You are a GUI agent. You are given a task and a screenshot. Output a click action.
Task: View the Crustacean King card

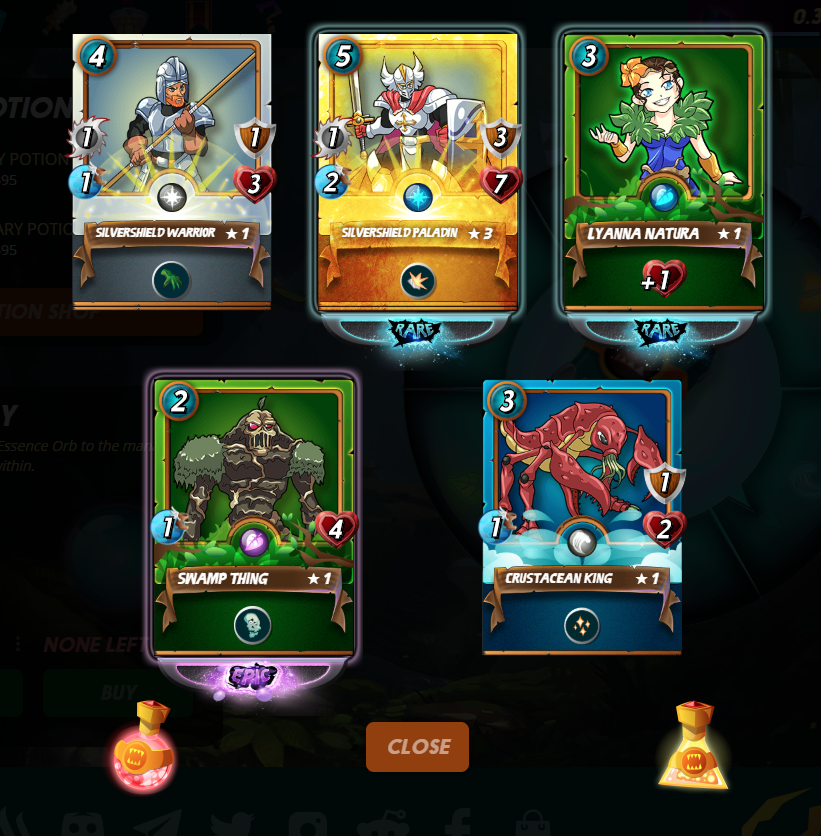(x=582, y=515)
